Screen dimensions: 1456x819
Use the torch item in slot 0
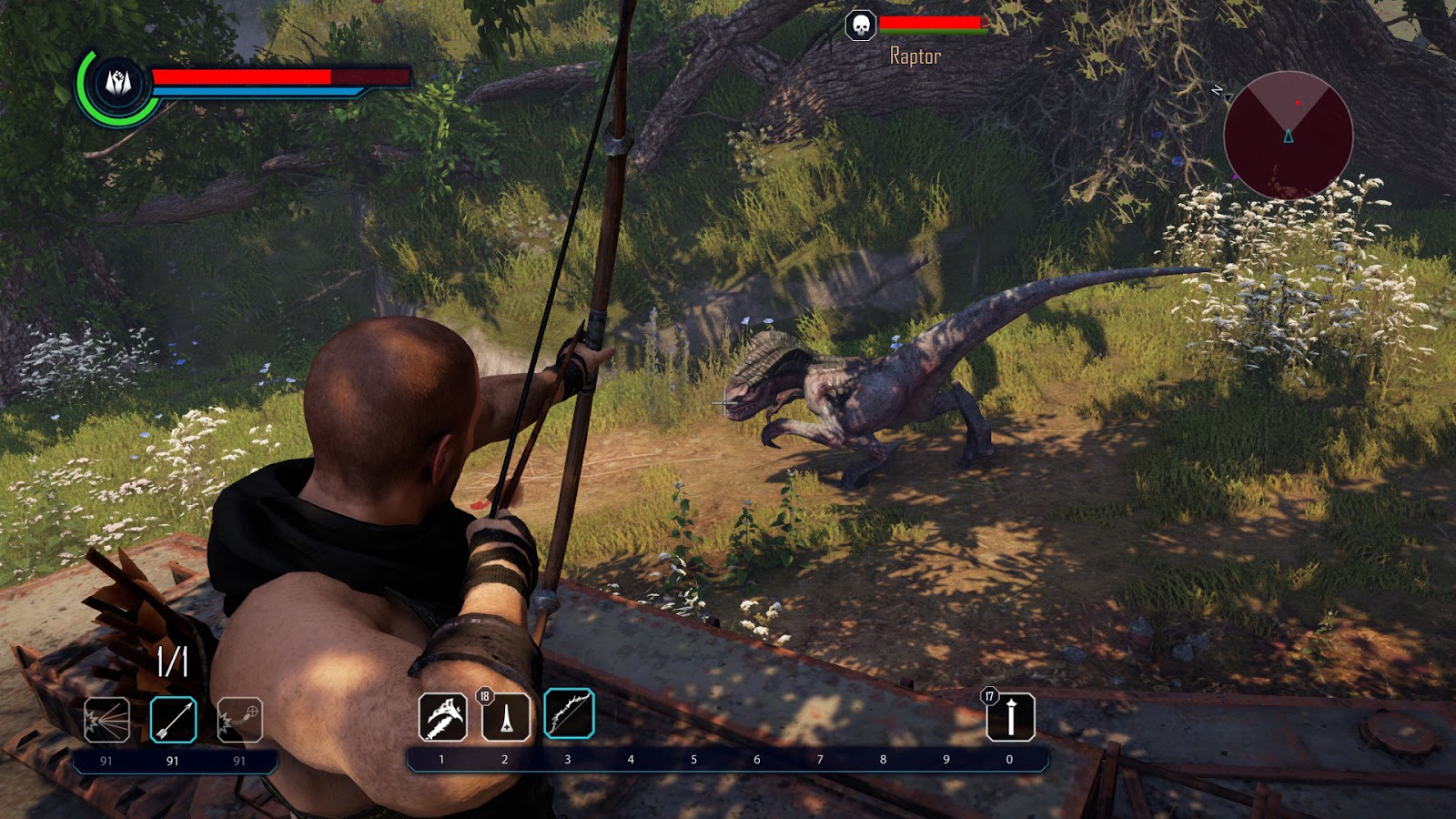[1010, 717]
